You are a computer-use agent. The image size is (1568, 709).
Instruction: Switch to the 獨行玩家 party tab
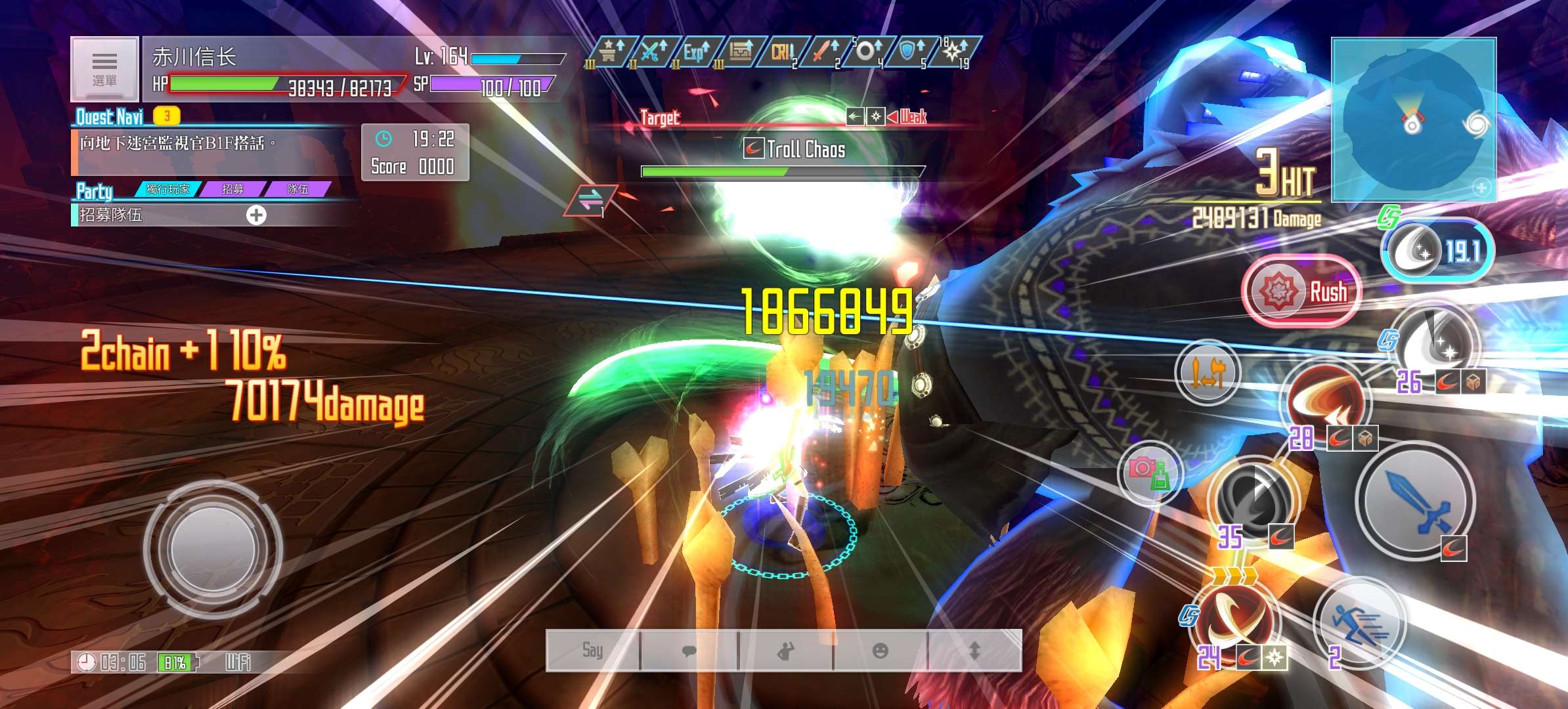coord(167,189)
